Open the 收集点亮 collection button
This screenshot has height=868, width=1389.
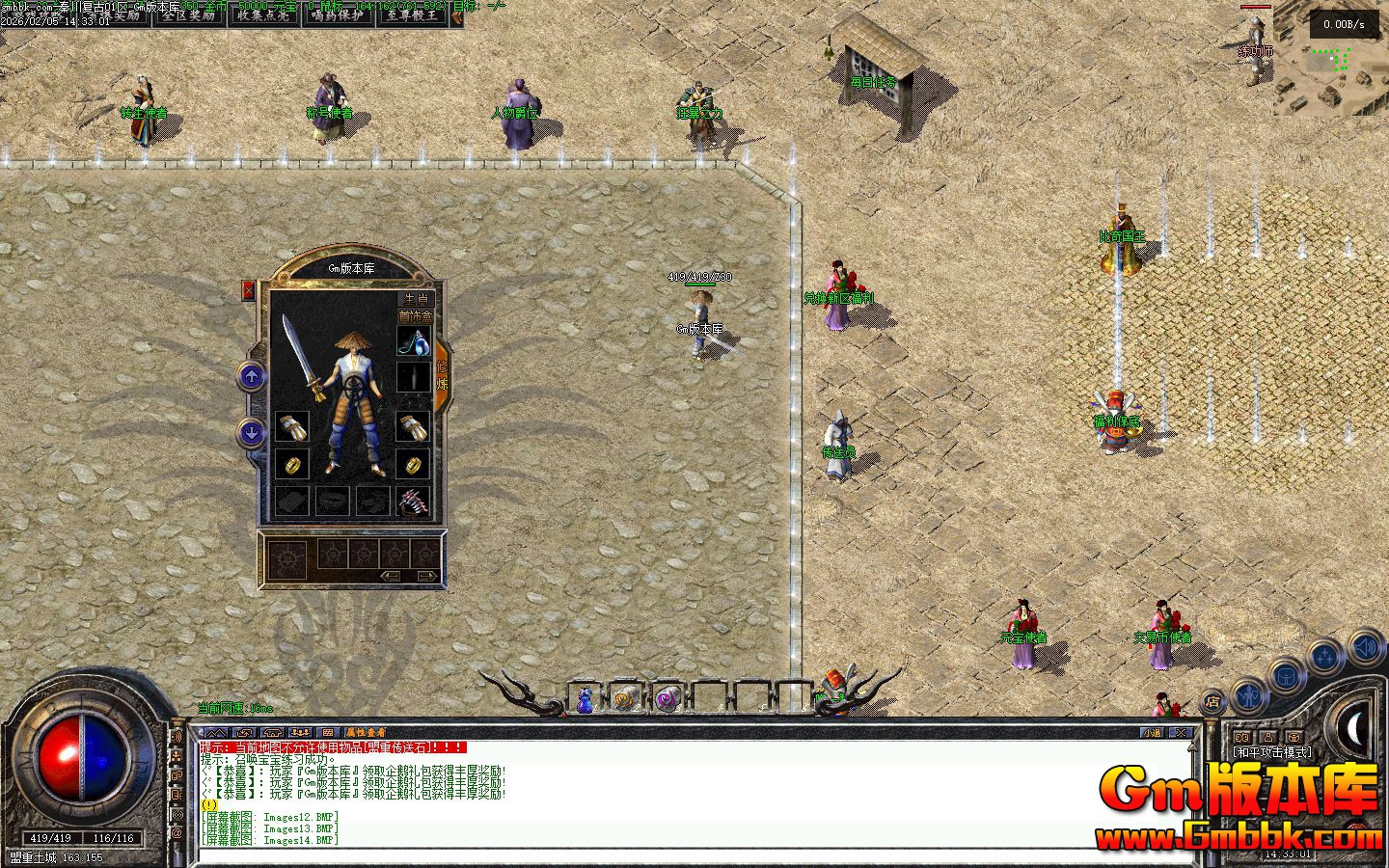click(x=263, y=15)
